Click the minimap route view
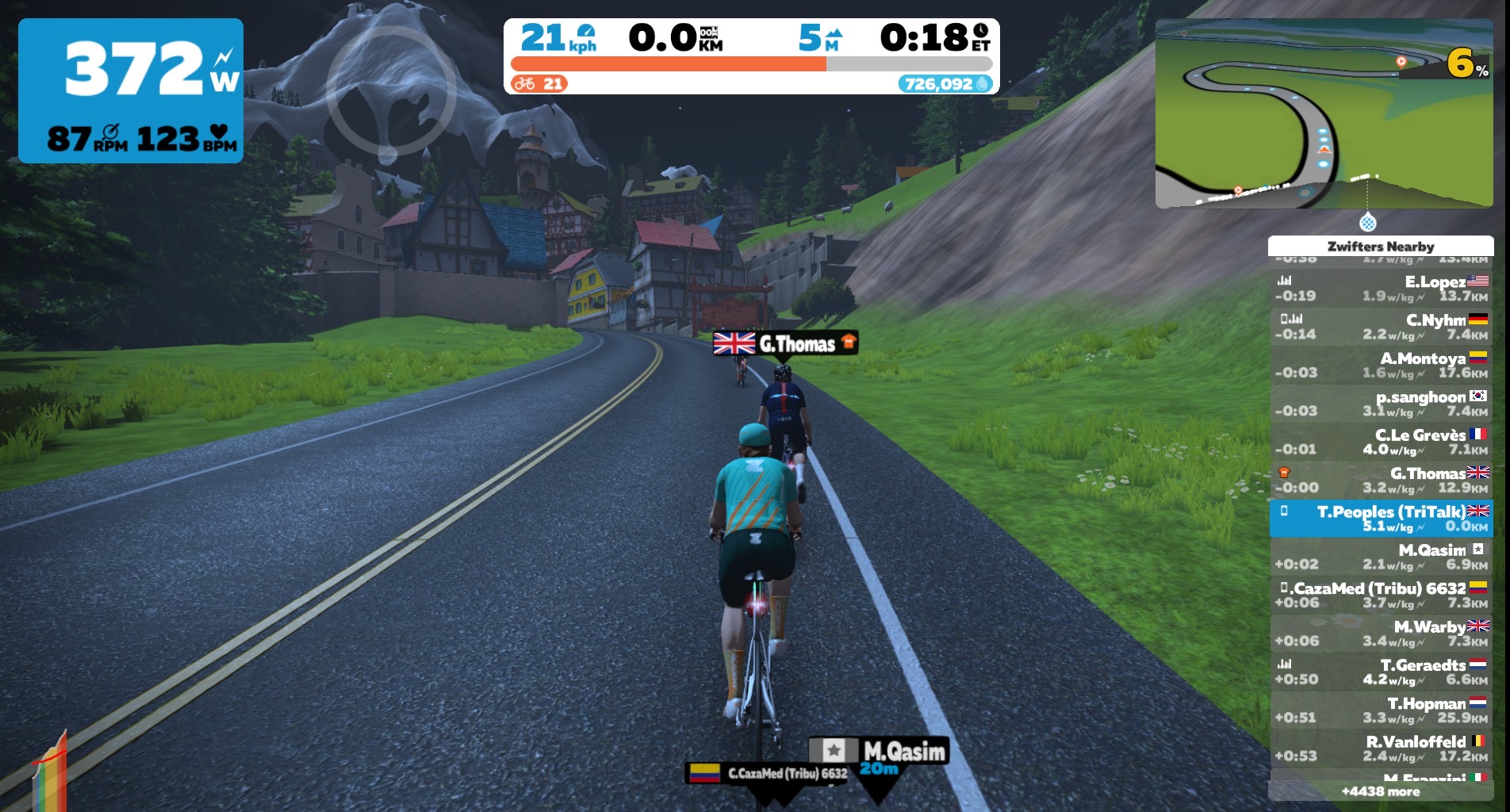1510x812 pixels. [1324, 114]
